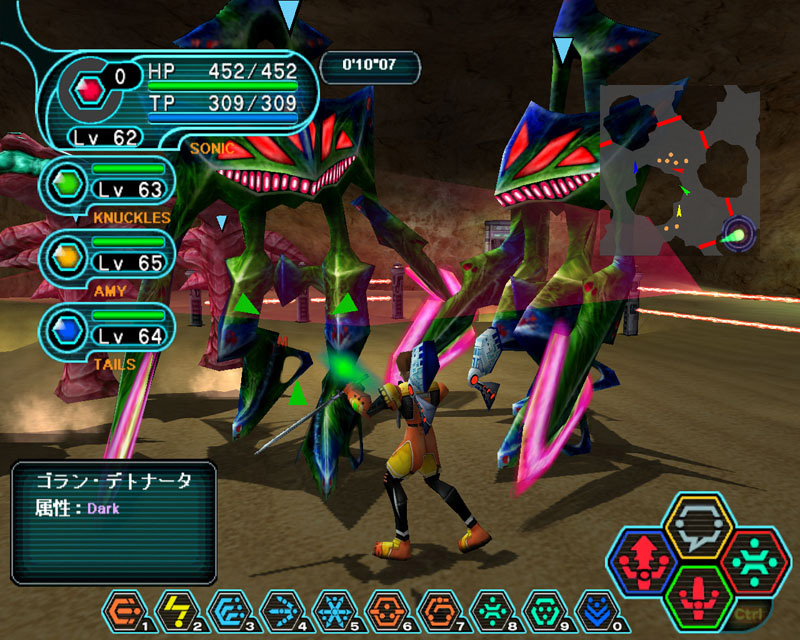Select the orange hexagon icon in quick slot 1

point(124,608)
